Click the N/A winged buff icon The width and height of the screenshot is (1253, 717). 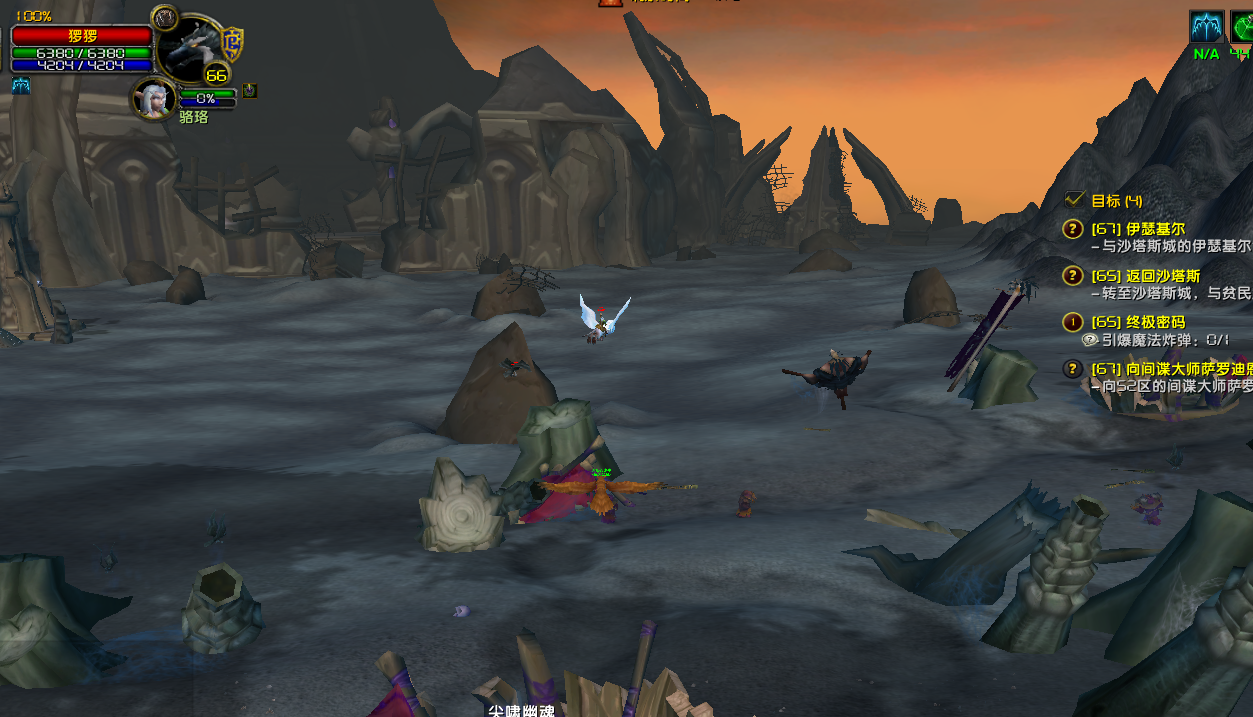[1206, 28]
